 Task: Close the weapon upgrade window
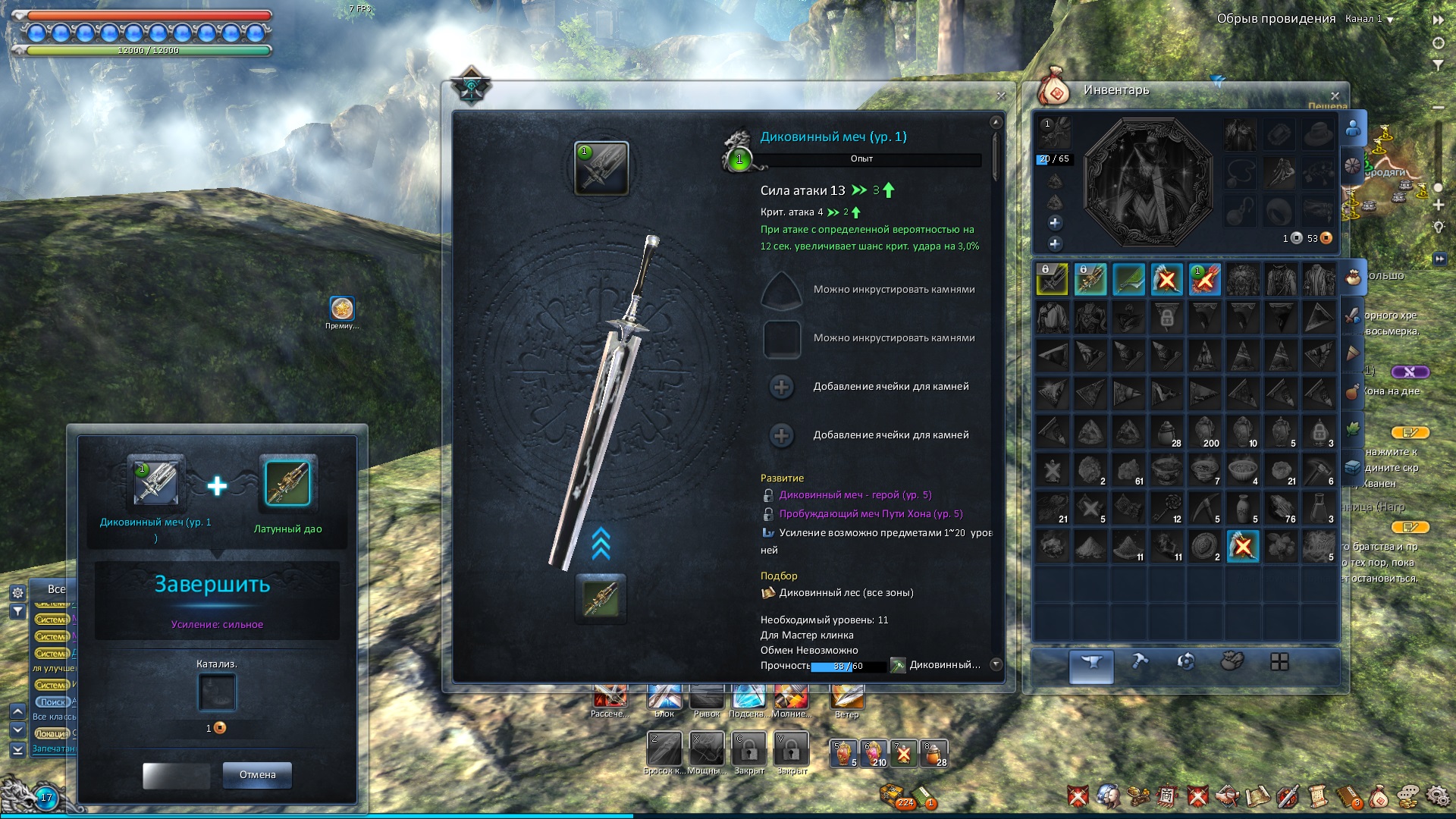pyautogui.click(x=1001, y=96)
